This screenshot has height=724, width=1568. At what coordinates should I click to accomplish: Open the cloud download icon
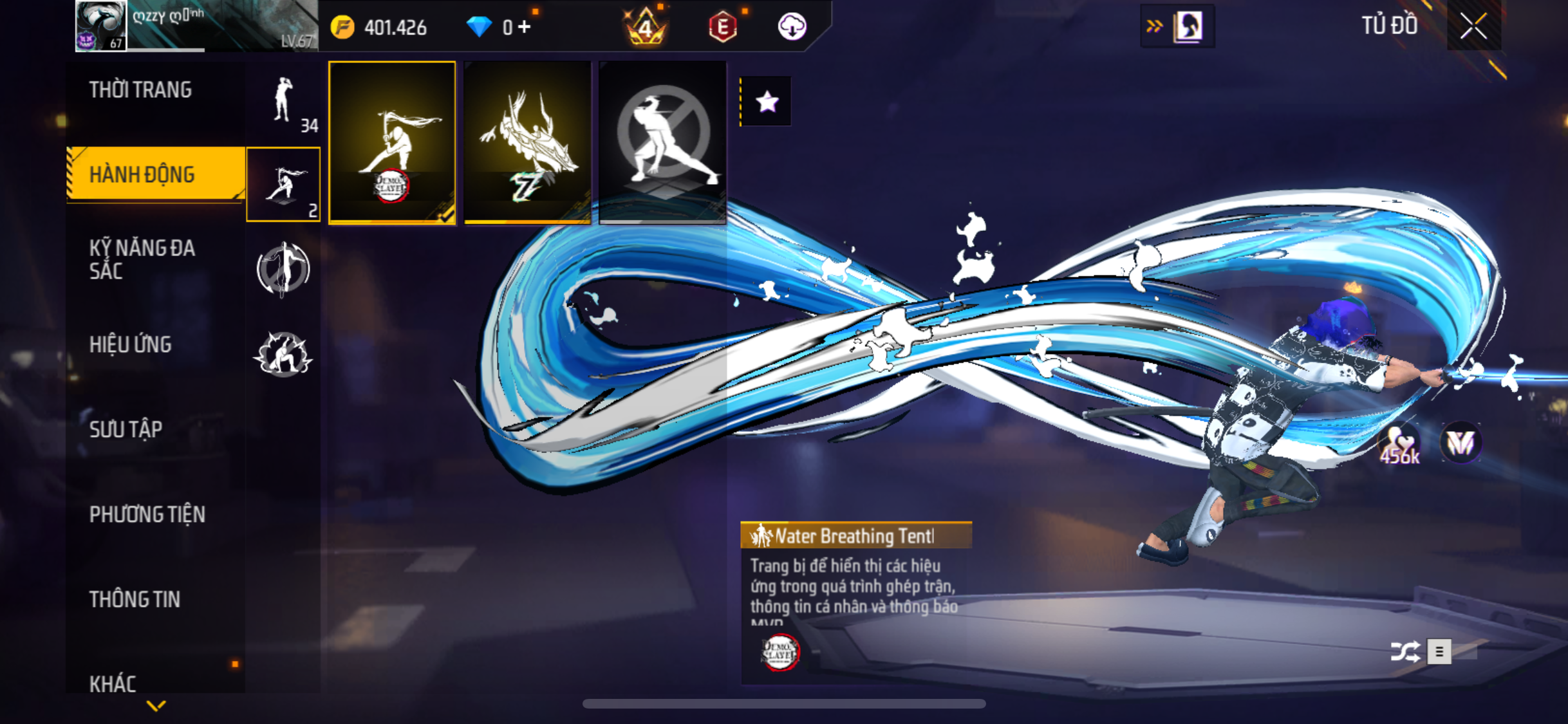[792, 27]
